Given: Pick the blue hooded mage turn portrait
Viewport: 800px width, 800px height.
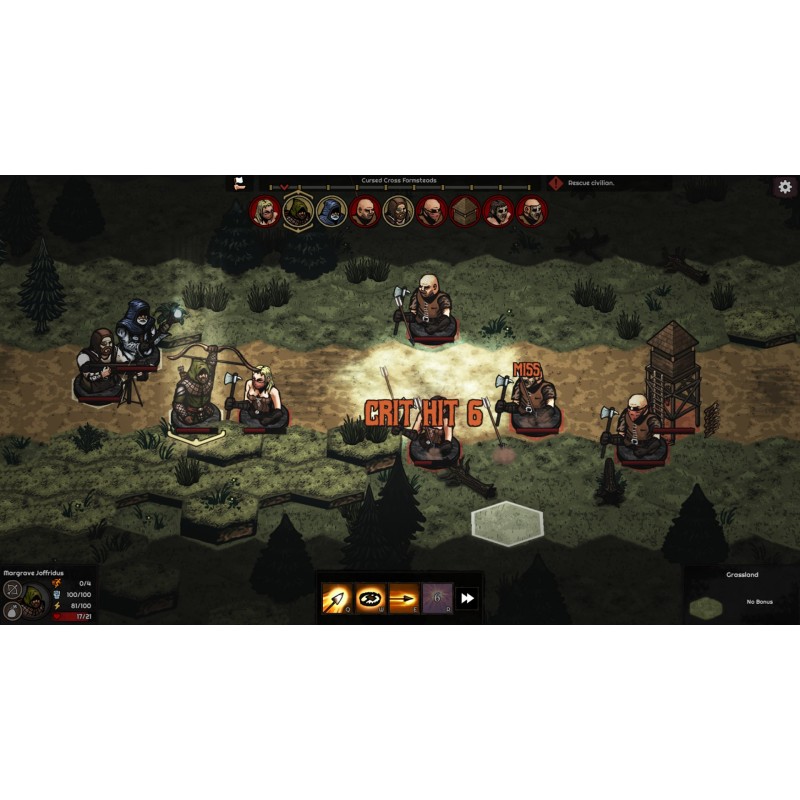Looking at the screenshot, I should 331,211.
